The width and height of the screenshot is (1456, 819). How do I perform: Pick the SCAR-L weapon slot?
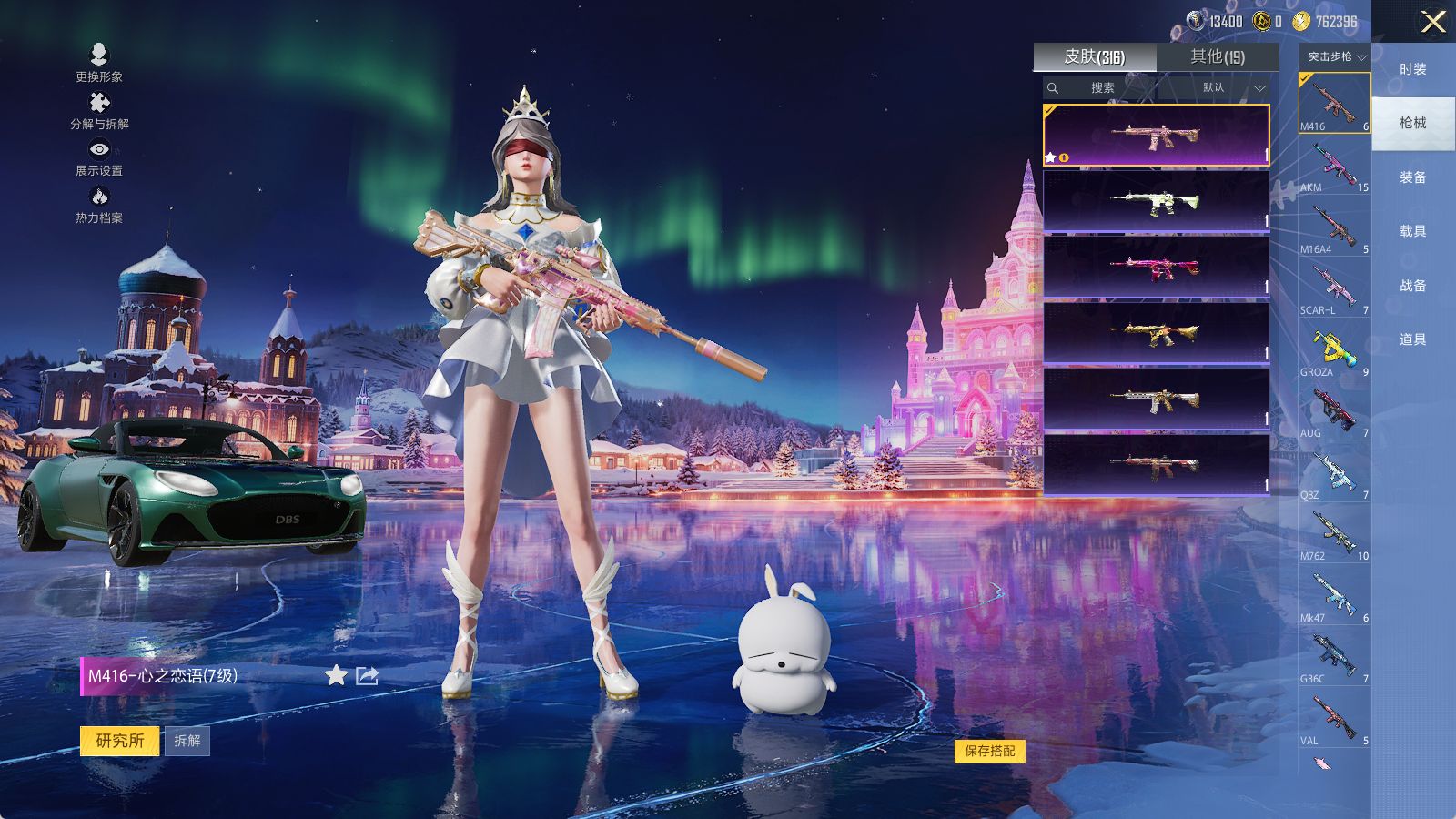click(x=1334, y=289)
